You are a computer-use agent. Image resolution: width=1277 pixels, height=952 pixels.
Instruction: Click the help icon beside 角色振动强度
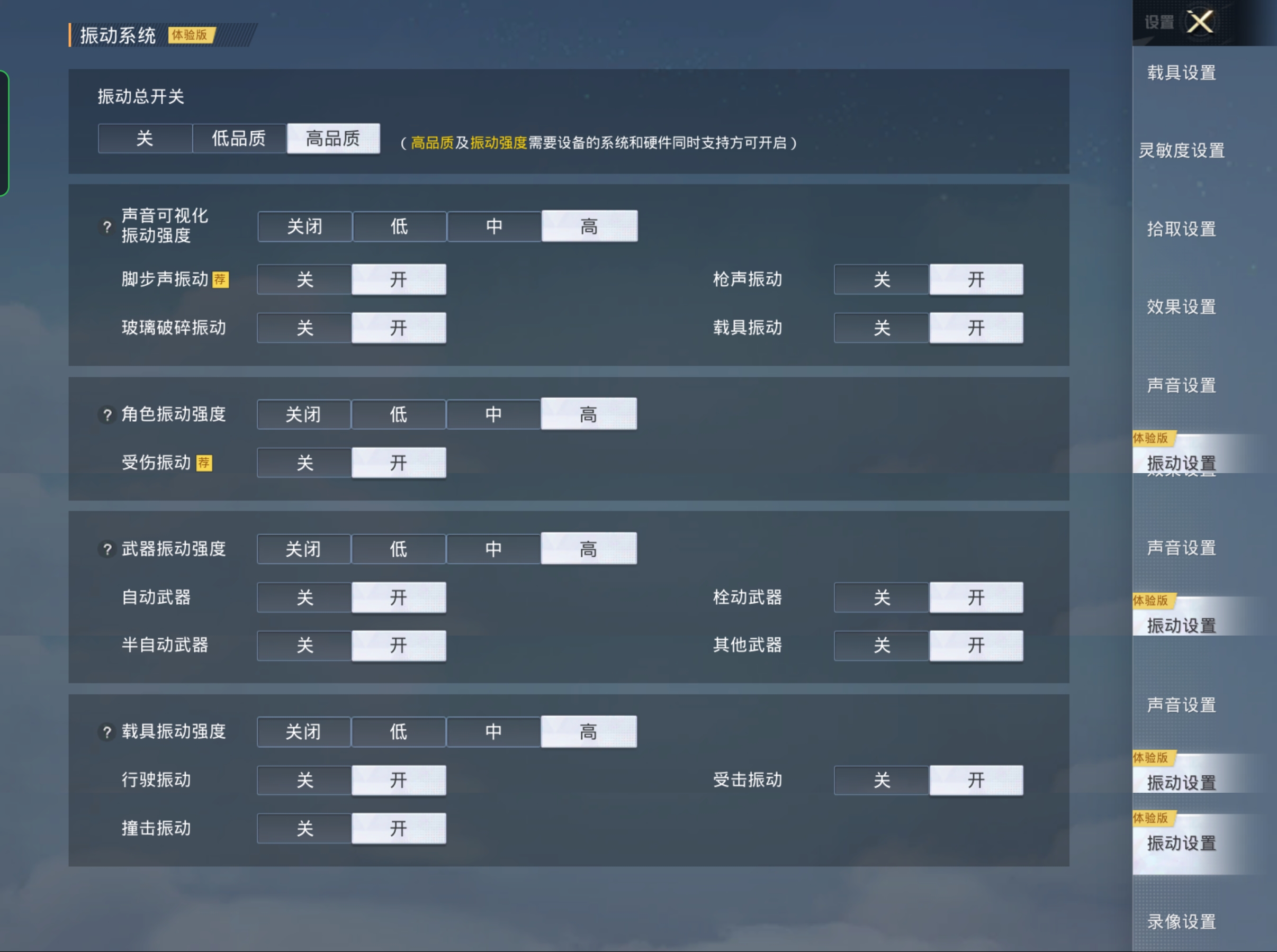click(106, 414)
